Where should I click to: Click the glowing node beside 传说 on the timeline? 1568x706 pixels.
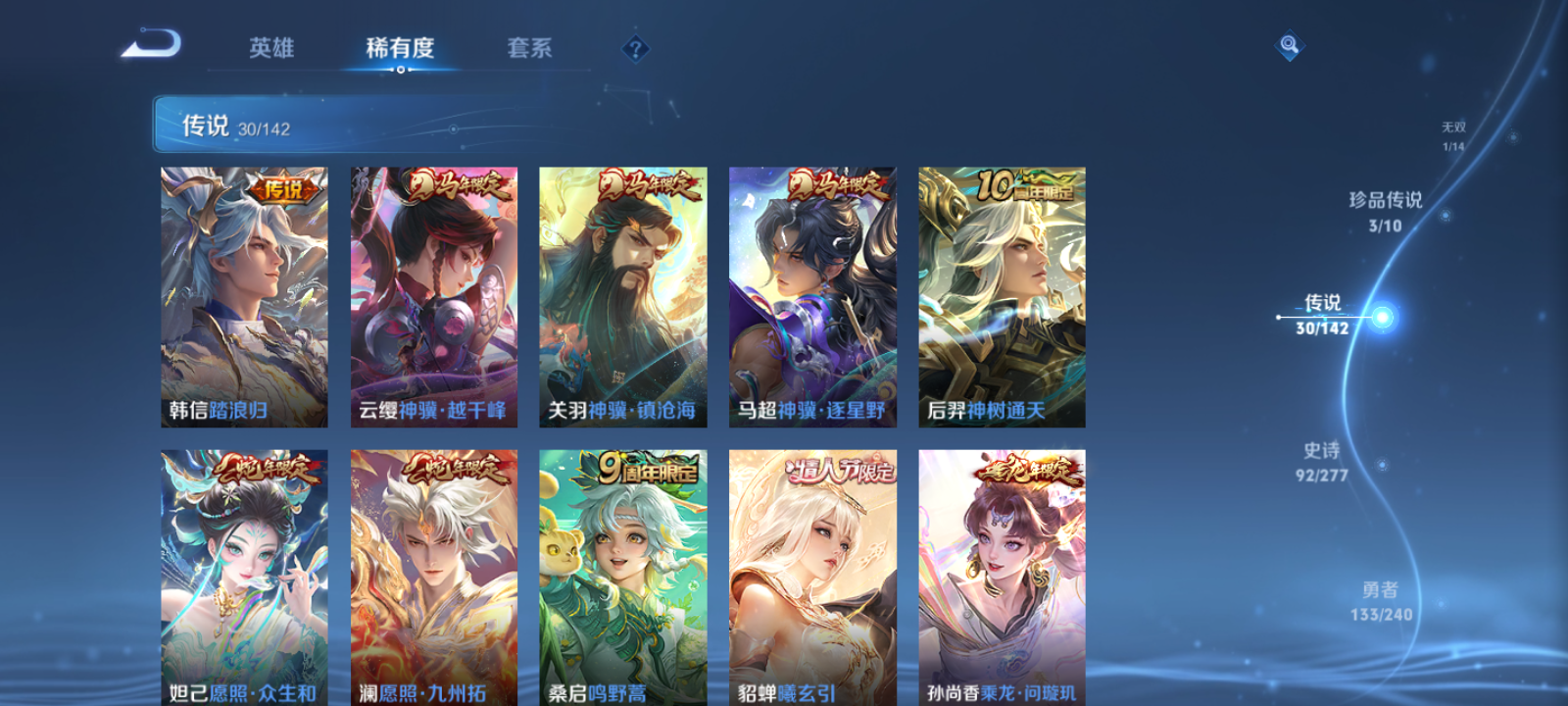[x=1381, y=316]
